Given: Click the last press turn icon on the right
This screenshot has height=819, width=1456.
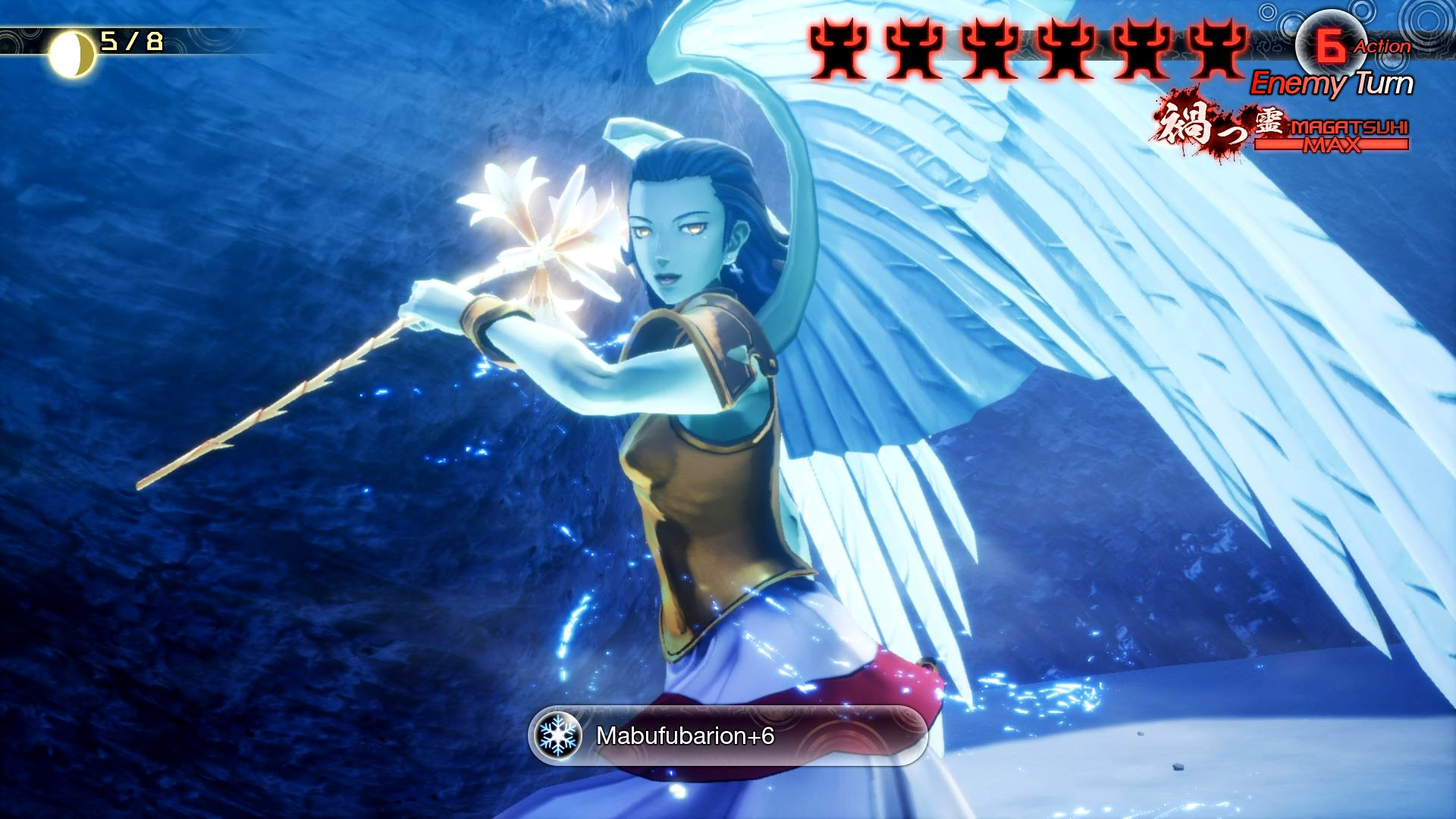Looking at the screenshot, I should [x=1218, y=48].
